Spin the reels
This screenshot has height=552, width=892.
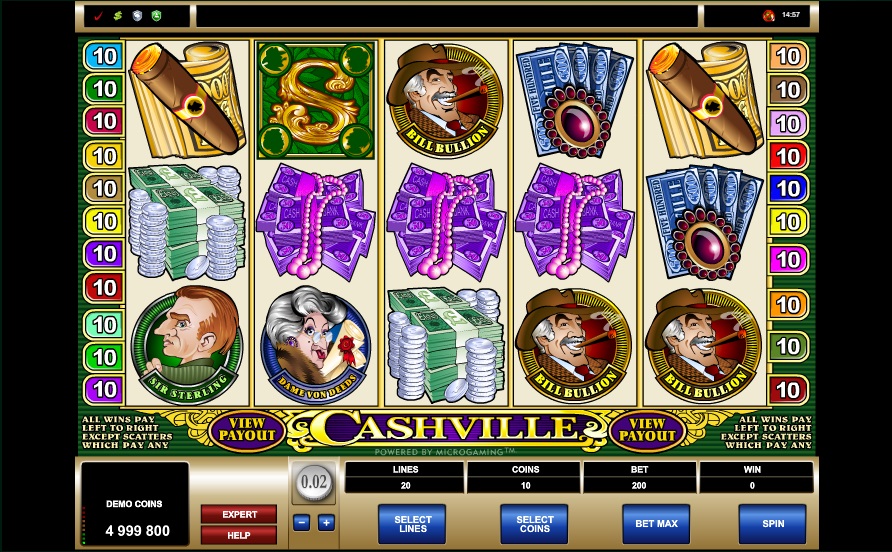pyautogui.click(x=771, y=523)
